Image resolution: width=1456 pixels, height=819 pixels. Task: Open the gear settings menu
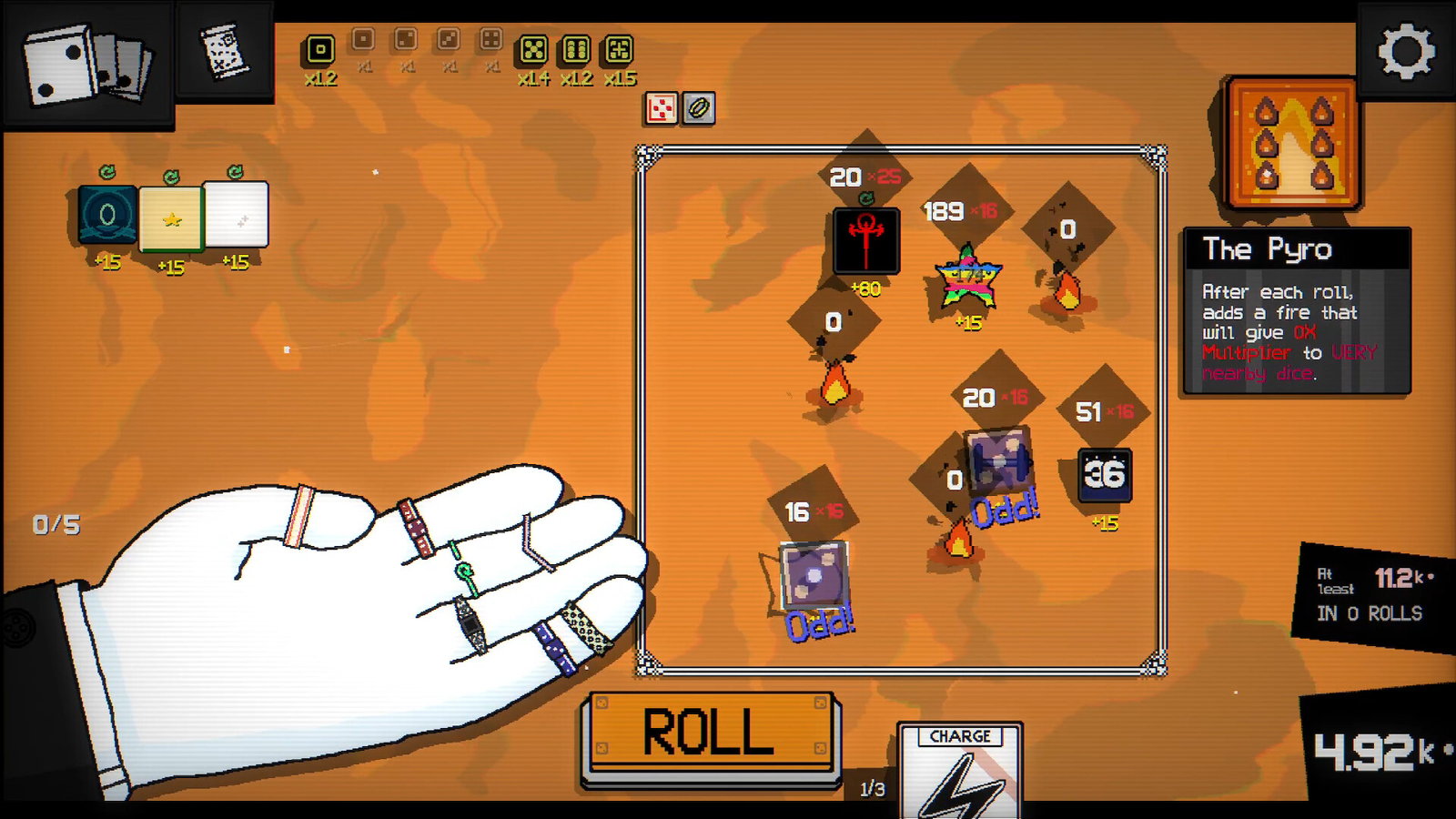(1406, 51)
